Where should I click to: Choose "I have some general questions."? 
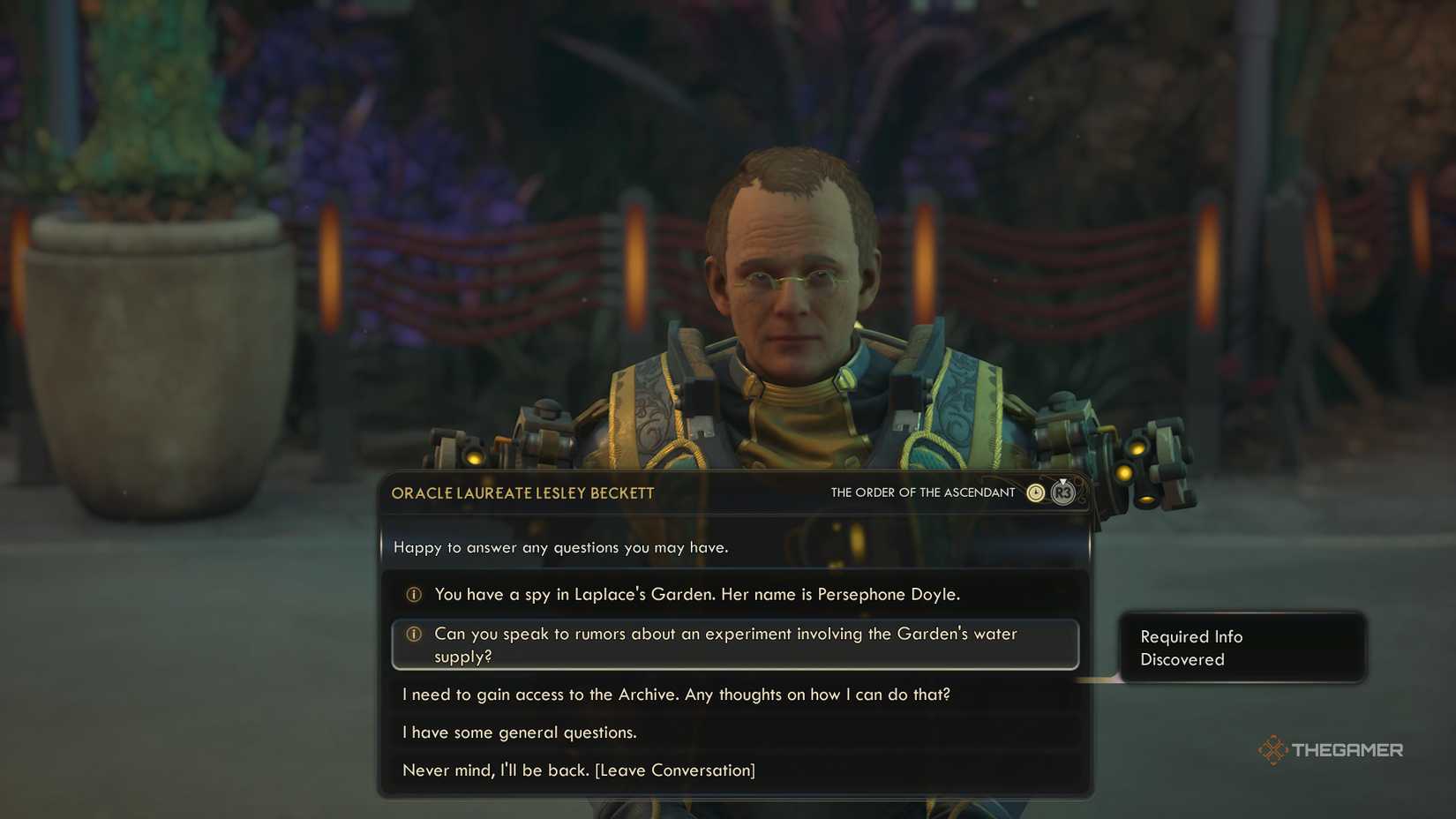tap(518, 732)
